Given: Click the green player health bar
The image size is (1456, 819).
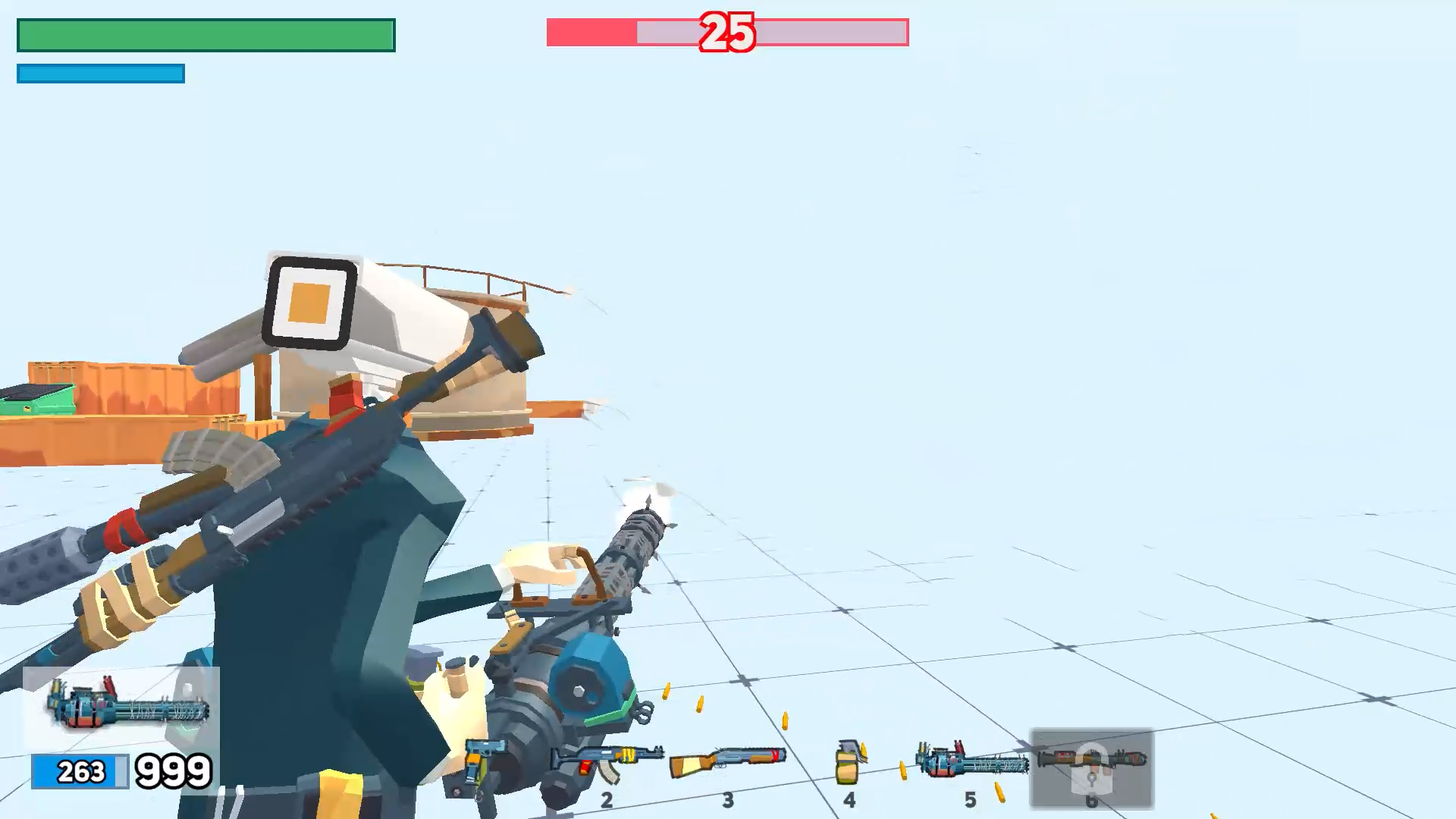Looking at the screenshot, I should click(205, 33).
